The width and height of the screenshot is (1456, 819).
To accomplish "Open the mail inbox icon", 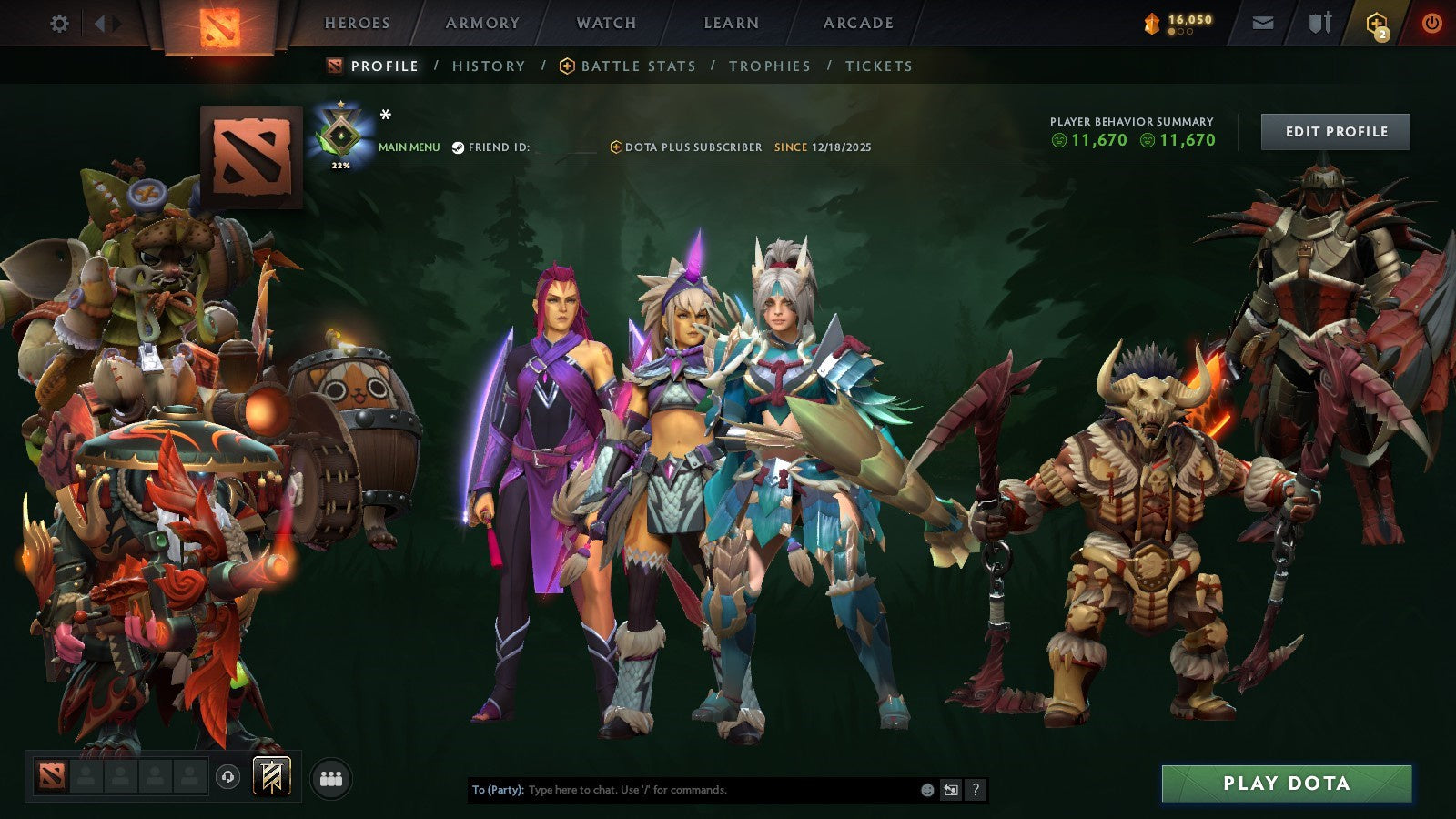I will [1264, 23].
